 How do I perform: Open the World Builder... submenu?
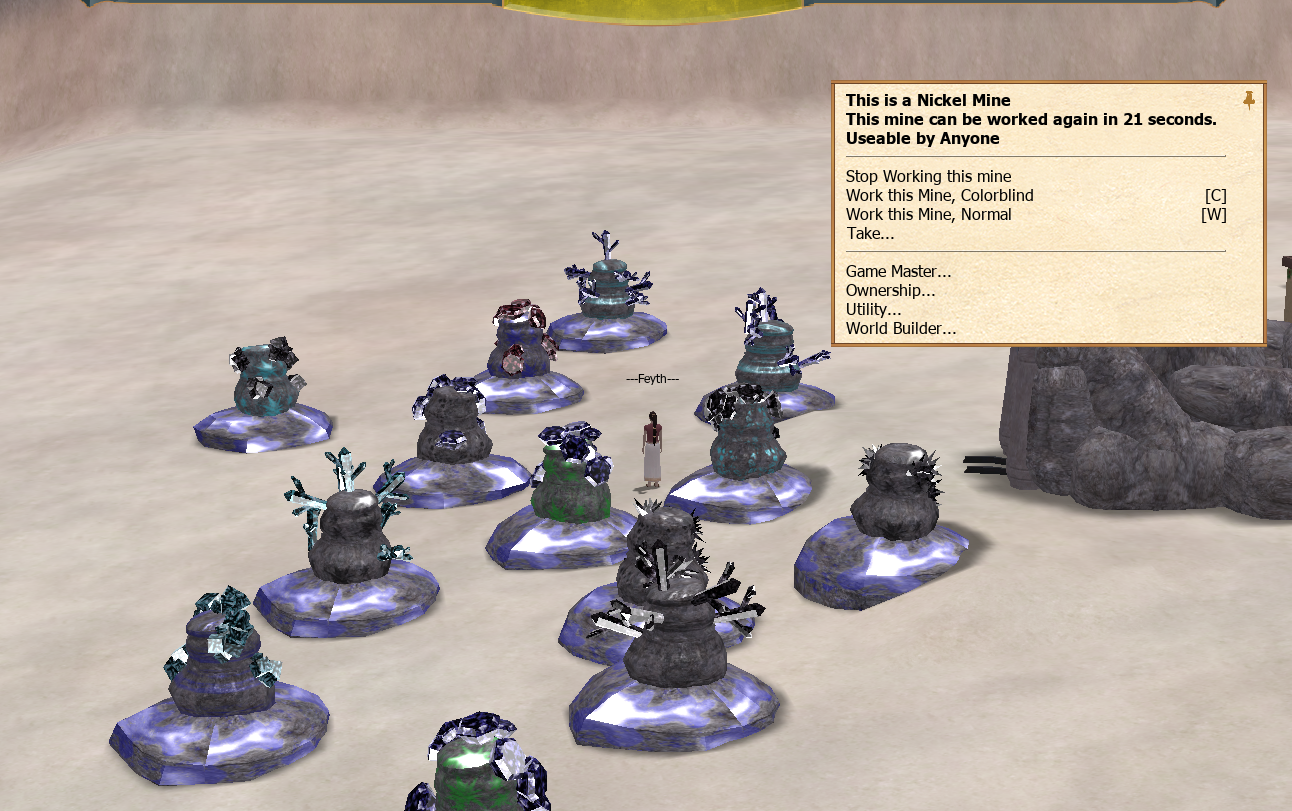[x=900, y=328]
